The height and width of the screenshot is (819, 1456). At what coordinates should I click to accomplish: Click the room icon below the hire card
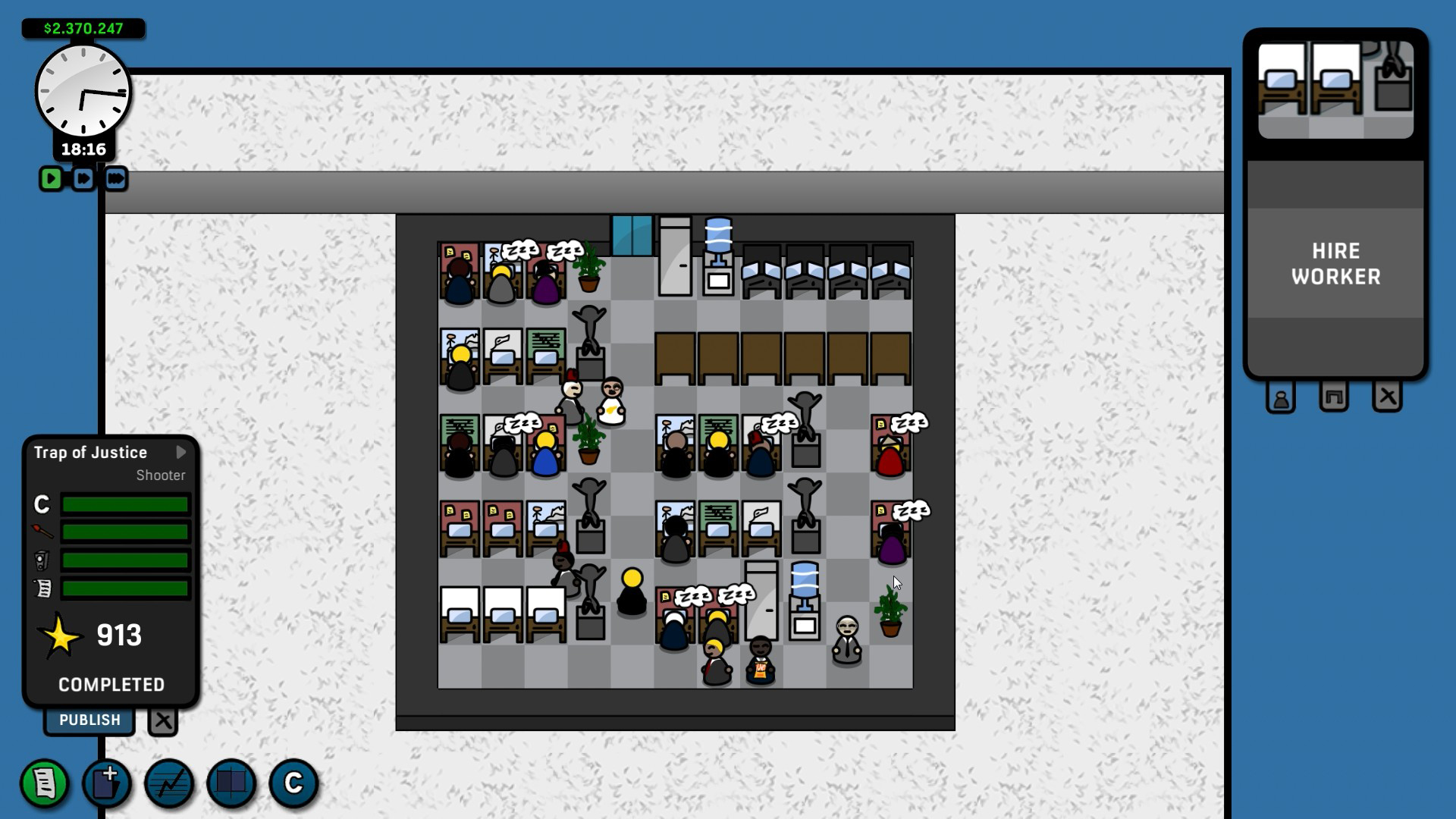(x=1334, y=396)
